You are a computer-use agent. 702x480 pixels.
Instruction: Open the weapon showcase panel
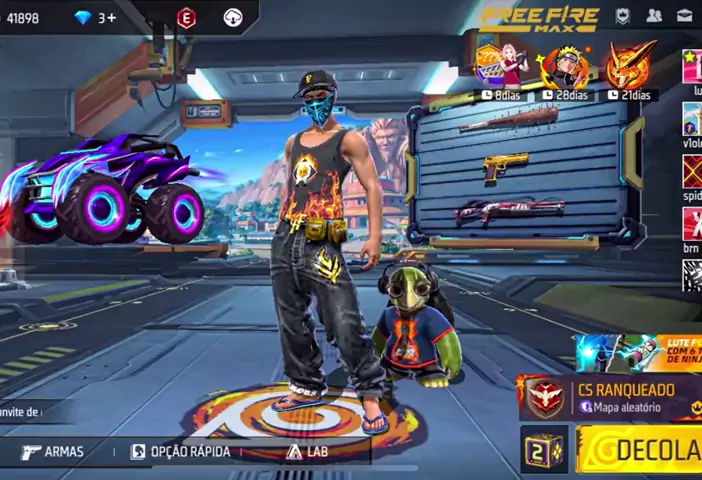coord(516,168)
